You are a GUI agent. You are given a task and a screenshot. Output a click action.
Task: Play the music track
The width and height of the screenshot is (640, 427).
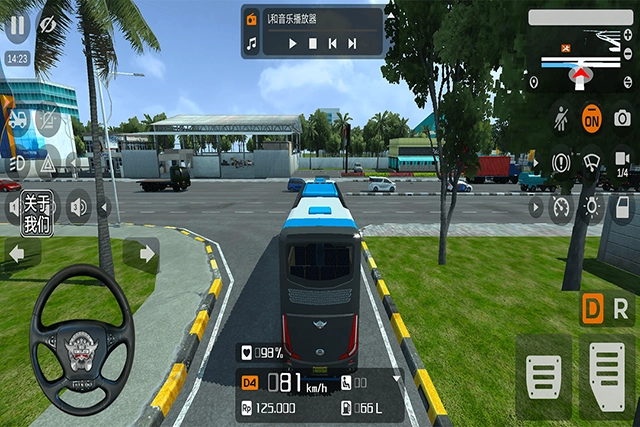click(293, 44)
